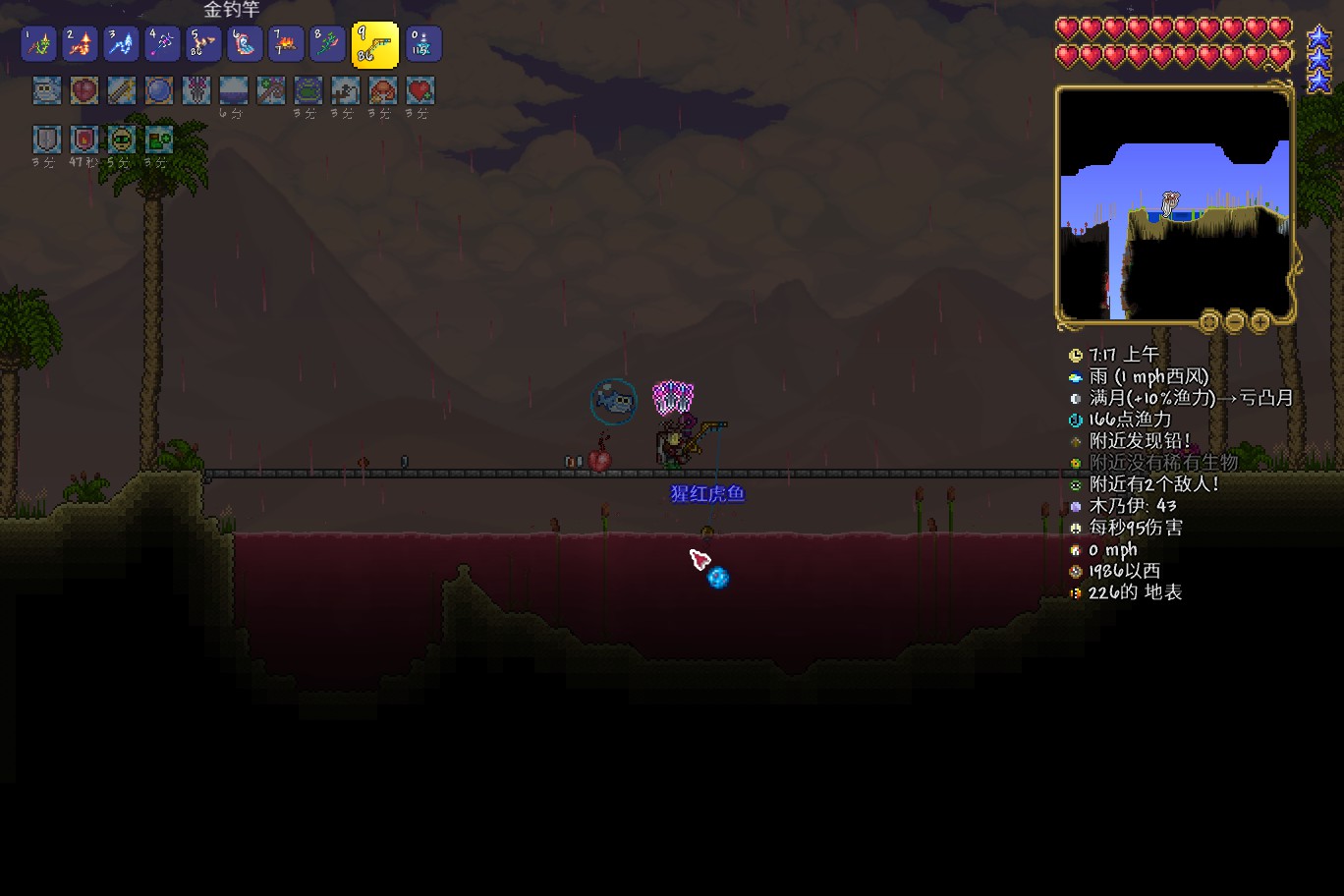Click the crystal ball buff icon
The width and height of the screenshot is (1344, 896).
point(159,91)
